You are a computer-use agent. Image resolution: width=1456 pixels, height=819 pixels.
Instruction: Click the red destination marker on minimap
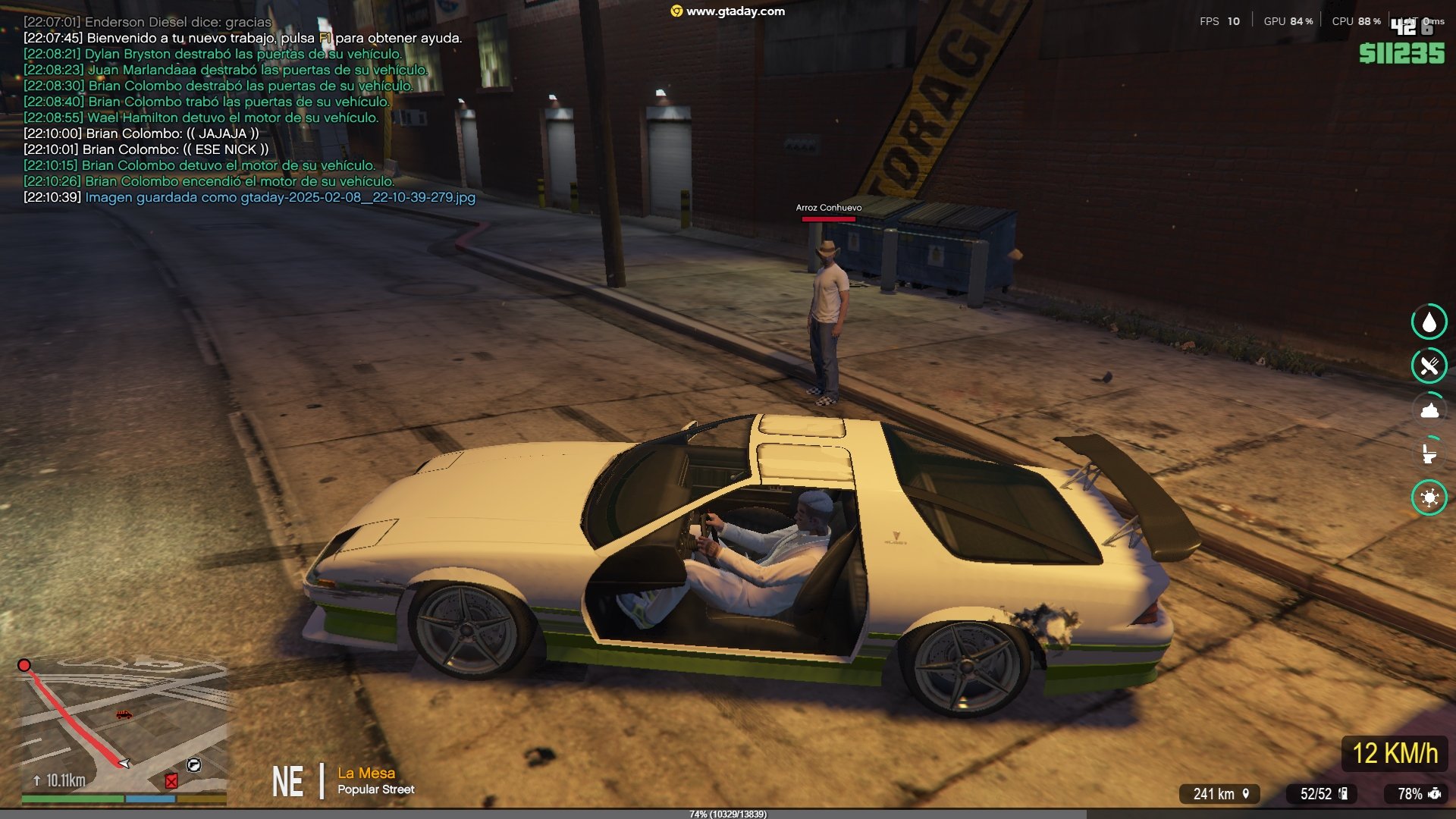tap(24, 665)
